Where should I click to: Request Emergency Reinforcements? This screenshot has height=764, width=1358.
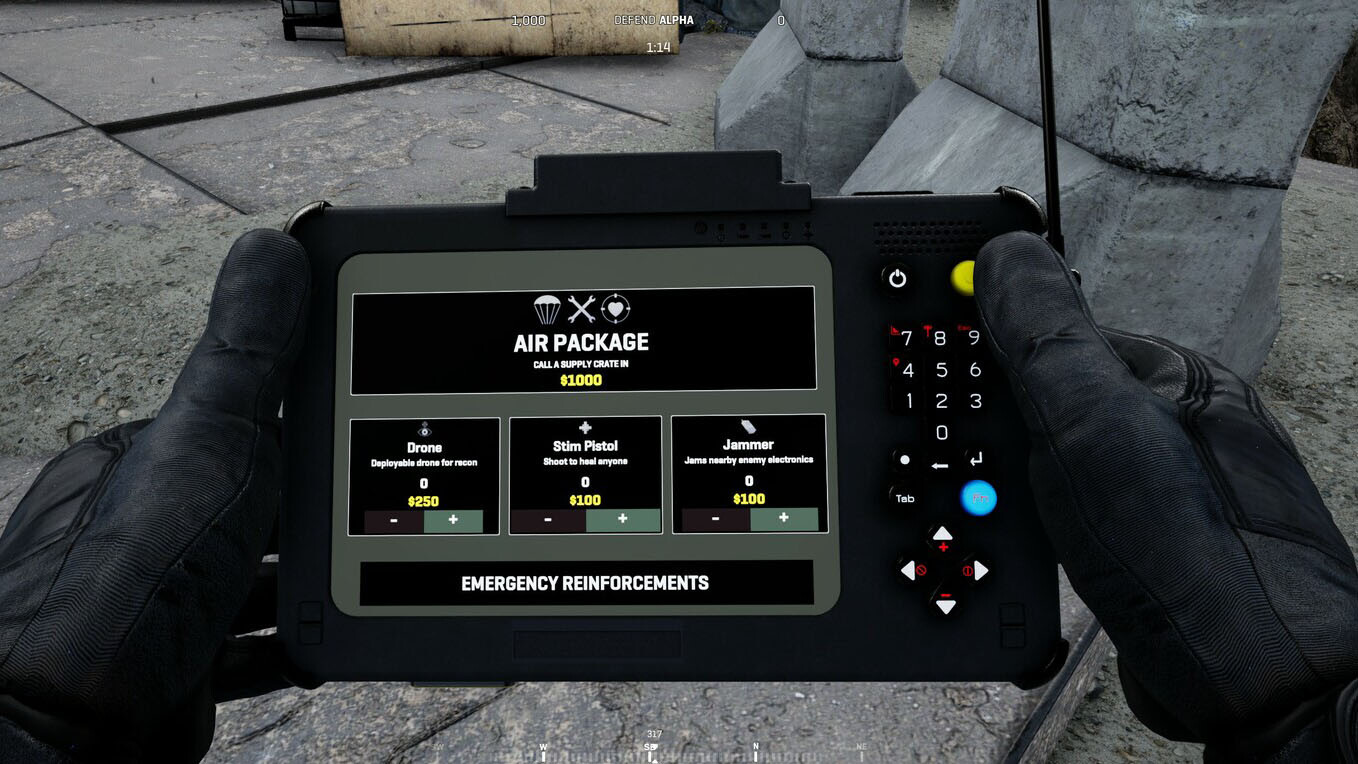click(x=585, y=583)
